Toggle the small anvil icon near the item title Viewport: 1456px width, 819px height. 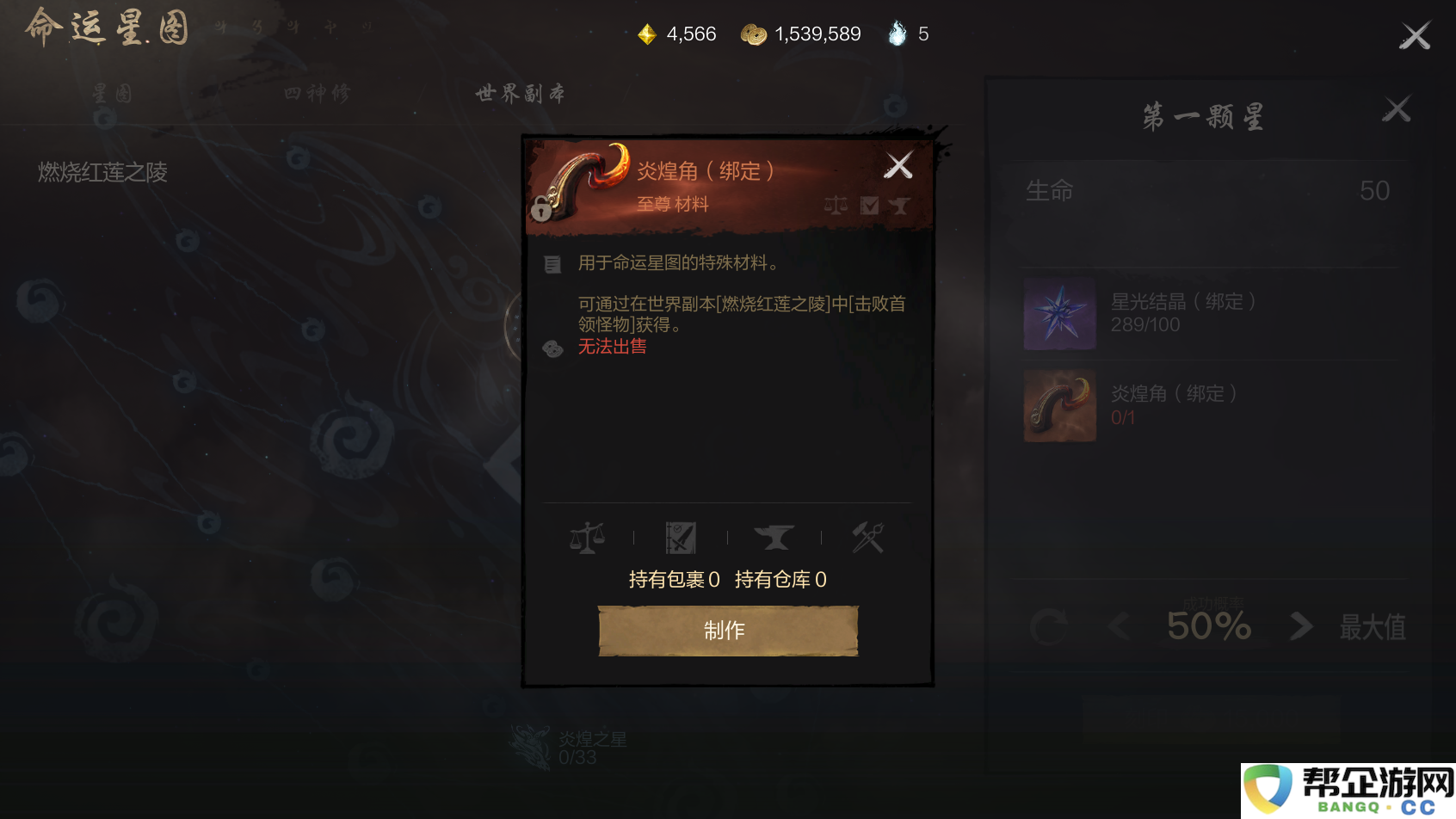(x=901, y=205)
